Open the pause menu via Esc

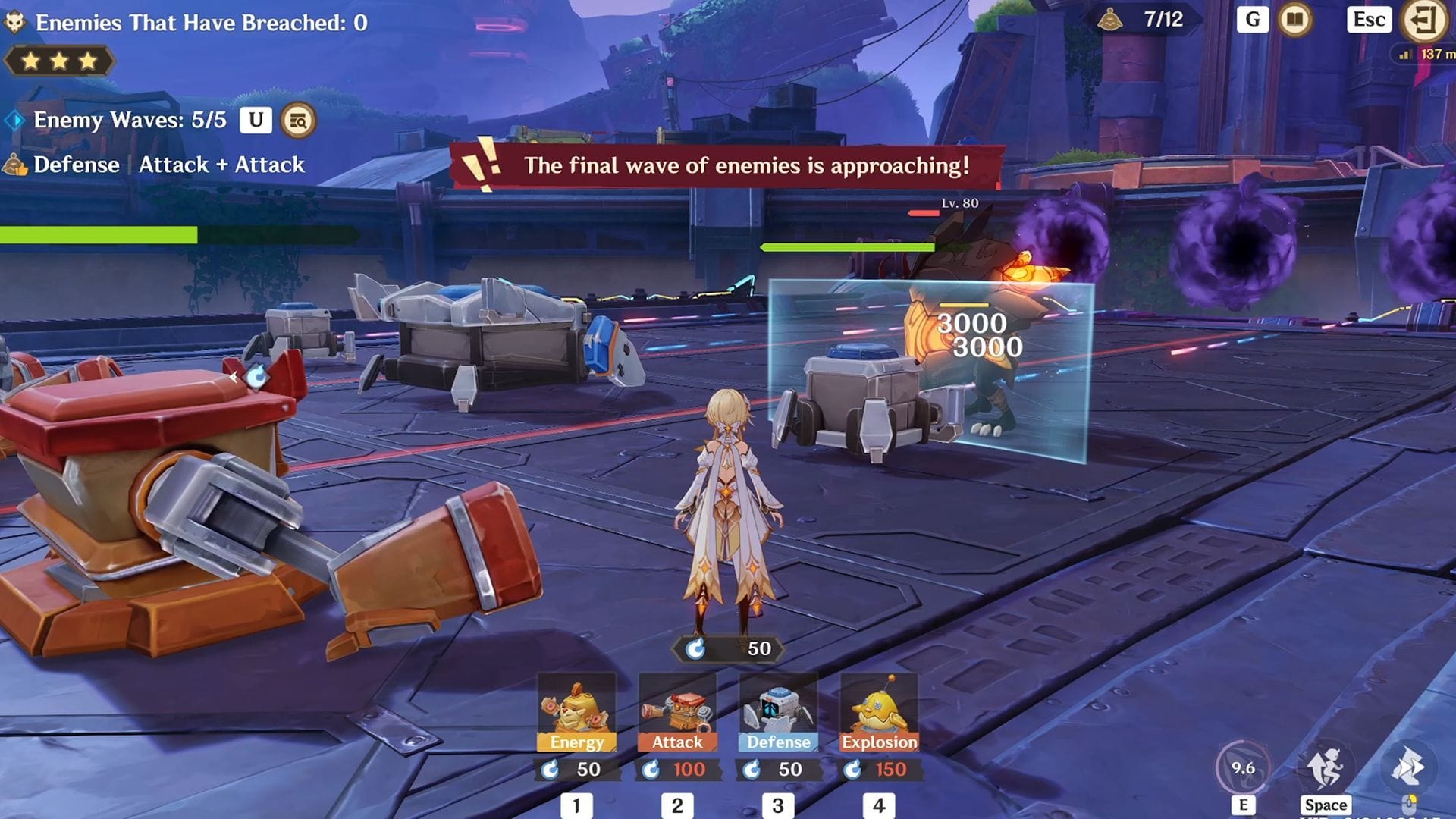point(1369,20)
